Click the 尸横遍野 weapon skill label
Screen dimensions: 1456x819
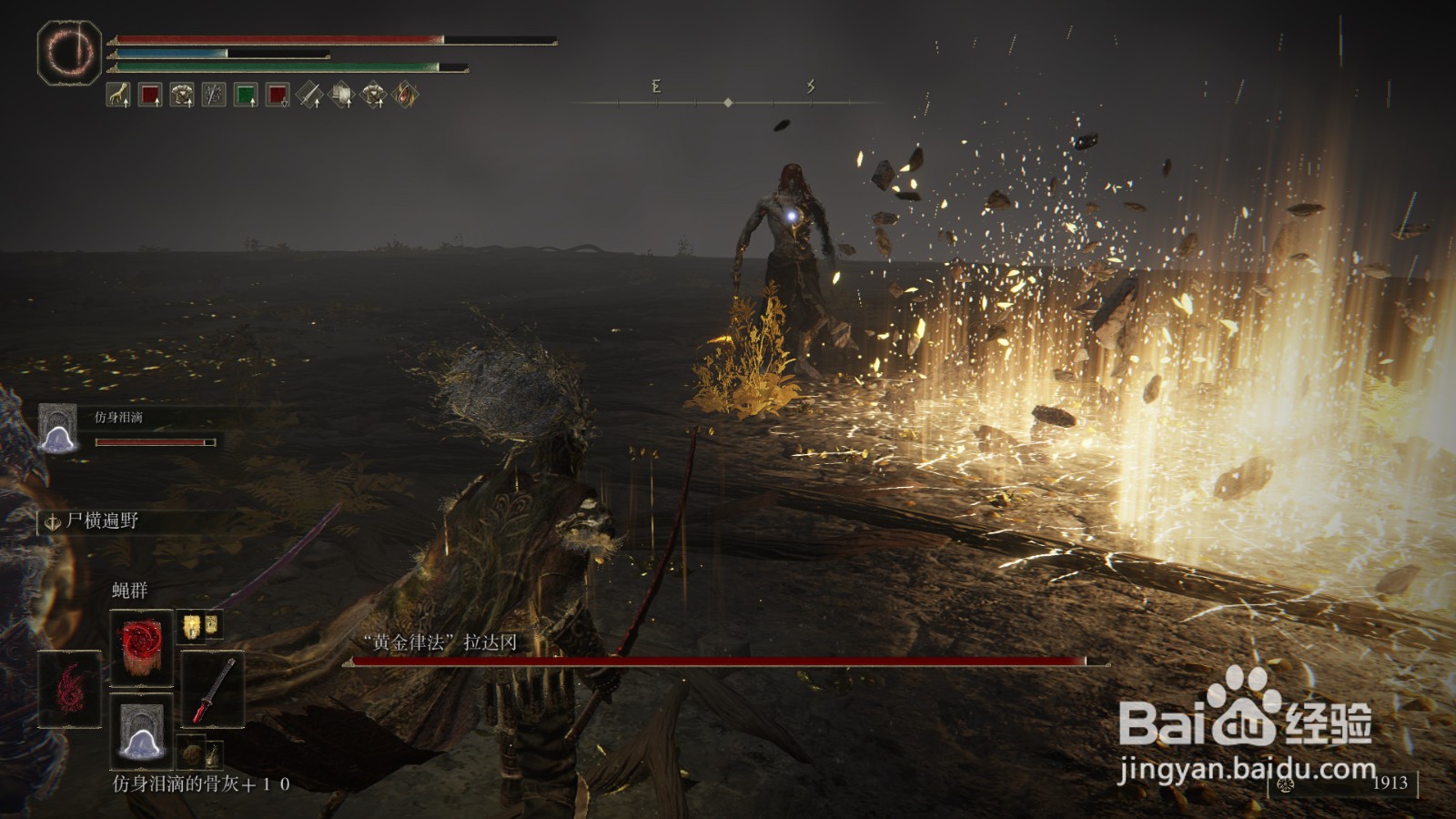click(102, 521)
